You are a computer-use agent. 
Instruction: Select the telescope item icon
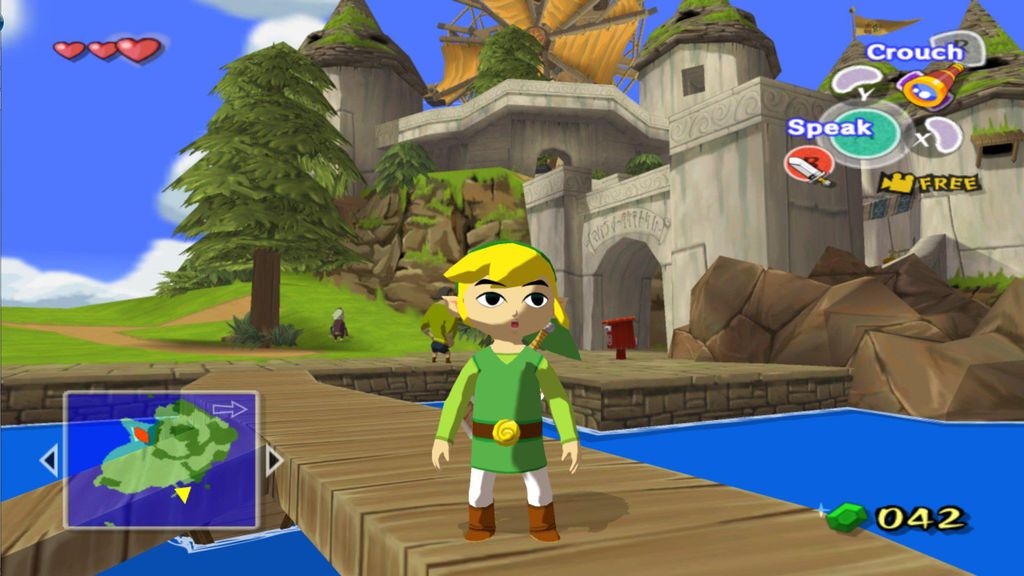coord(931,86)
